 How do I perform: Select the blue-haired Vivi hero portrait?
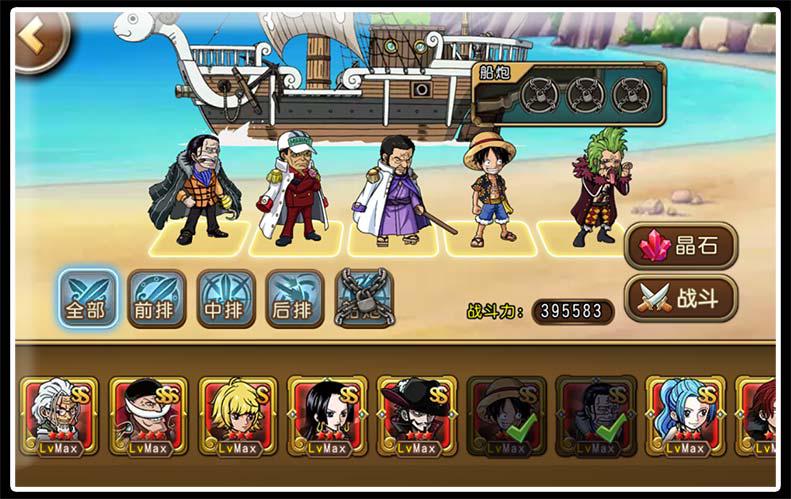(685, 415)
